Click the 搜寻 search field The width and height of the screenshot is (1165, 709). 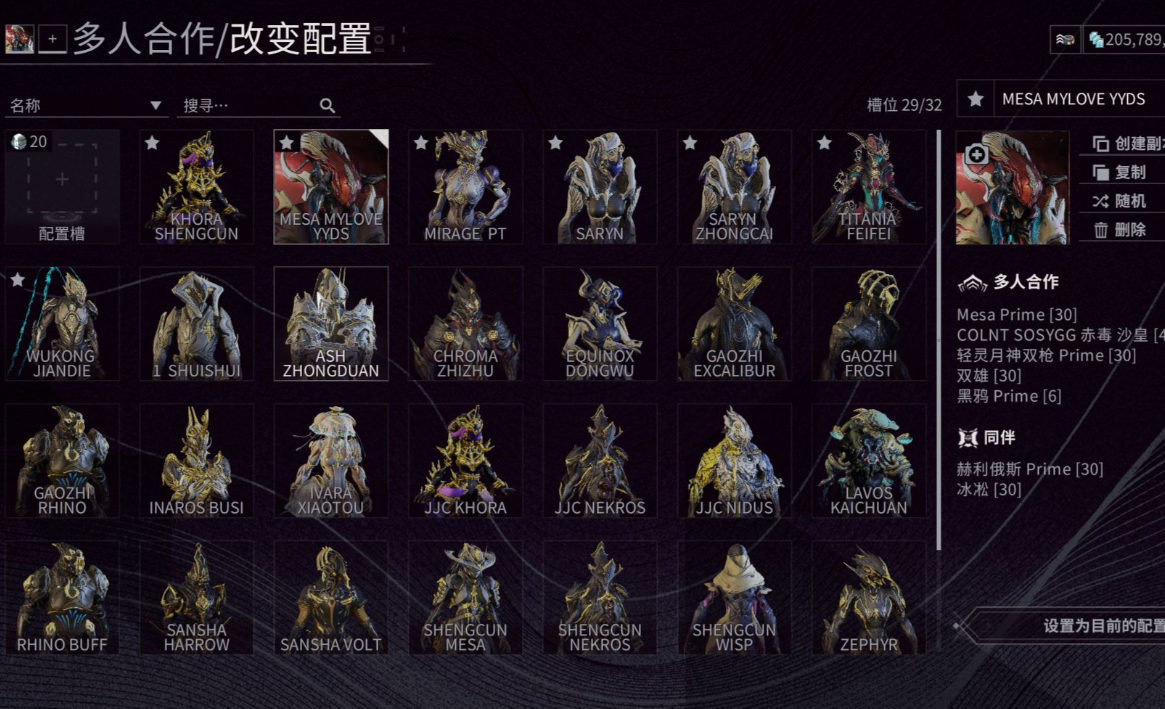(250, 105)
